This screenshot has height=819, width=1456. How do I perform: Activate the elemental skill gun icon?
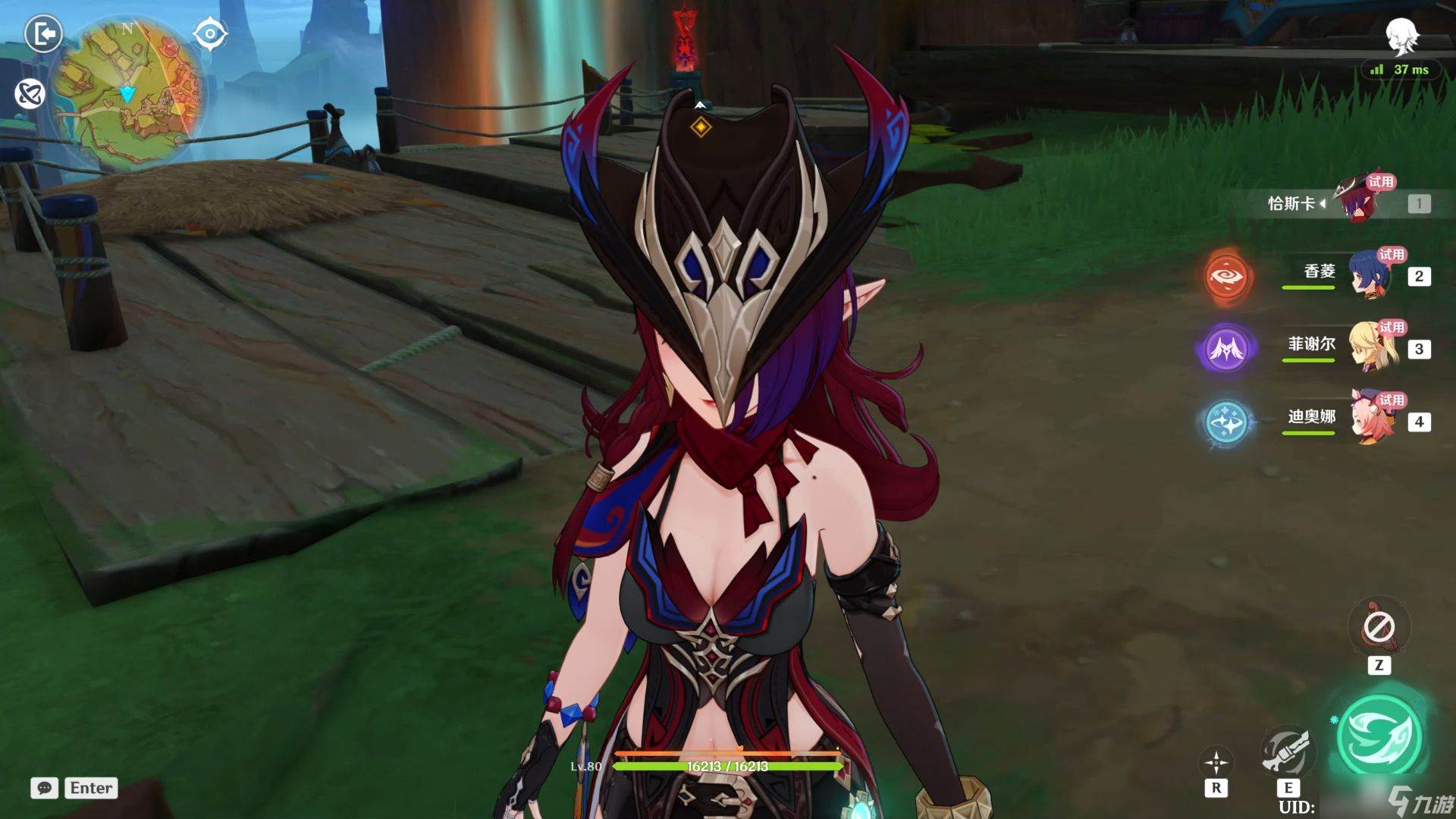pos(1287,751)
